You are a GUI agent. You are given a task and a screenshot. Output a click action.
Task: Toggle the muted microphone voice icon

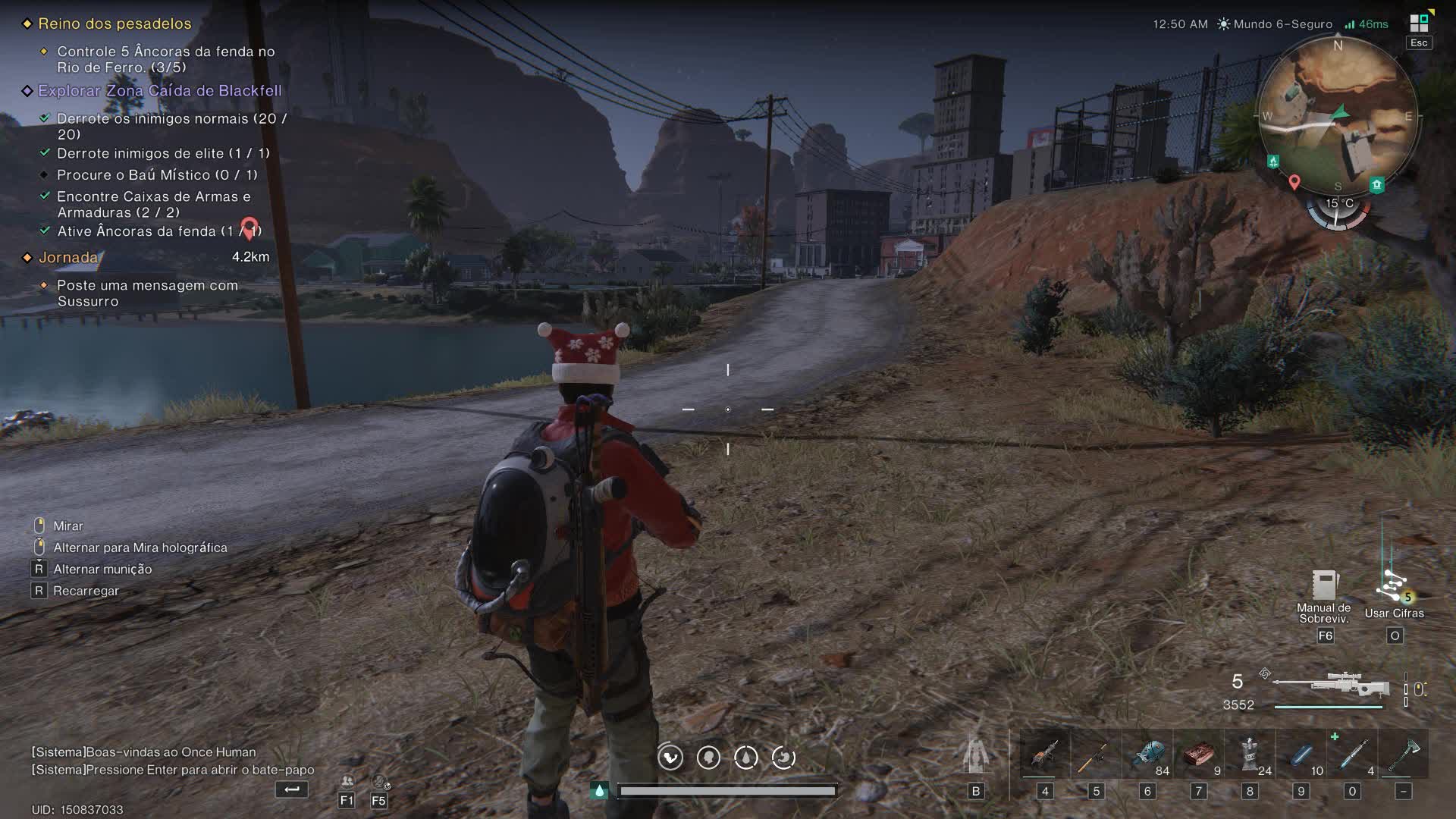point(379,782)
